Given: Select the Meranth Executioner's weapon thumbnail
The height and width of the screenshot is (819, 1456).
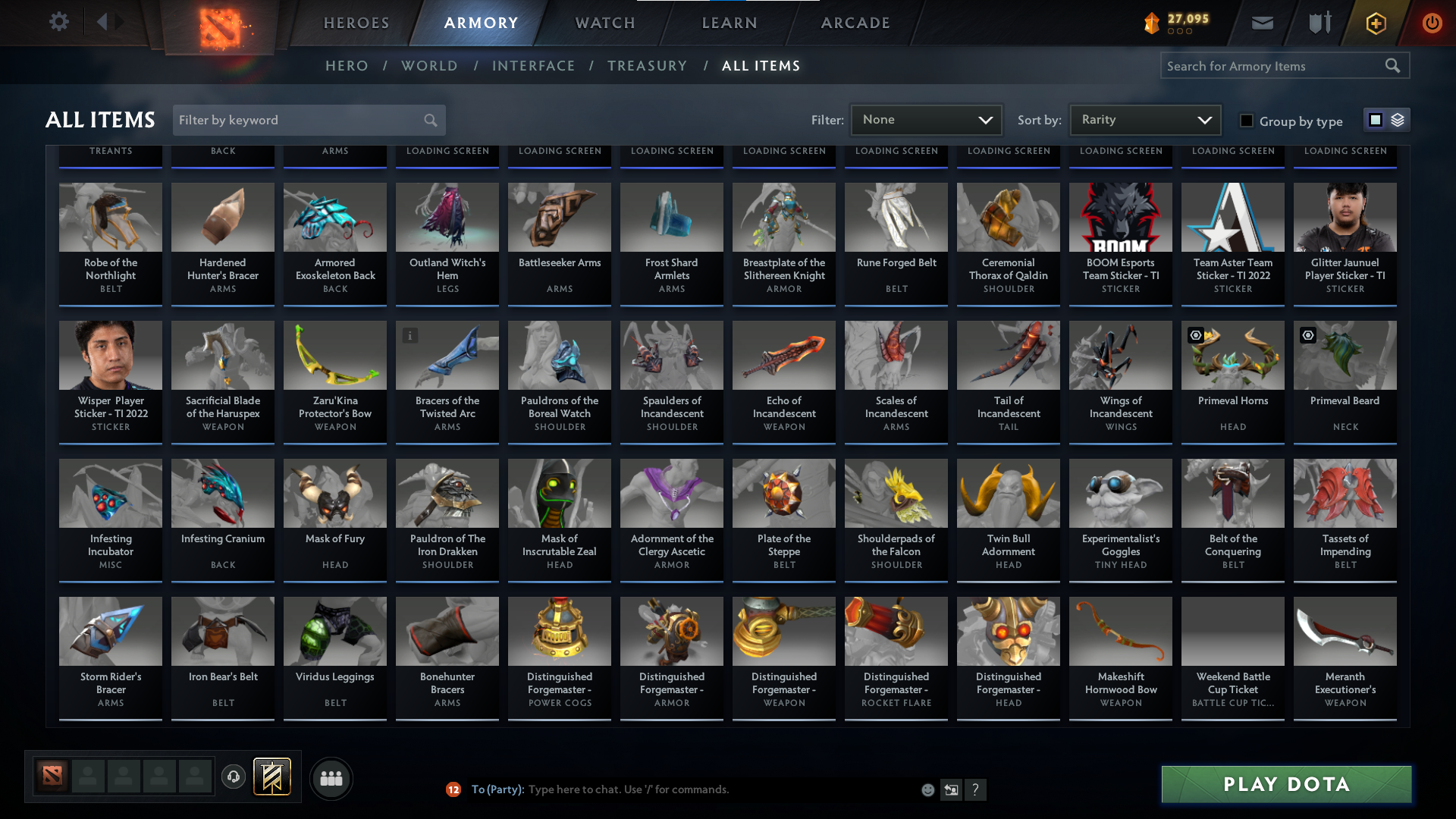Looking at the screenshot, I should [x=1345, y=630].
